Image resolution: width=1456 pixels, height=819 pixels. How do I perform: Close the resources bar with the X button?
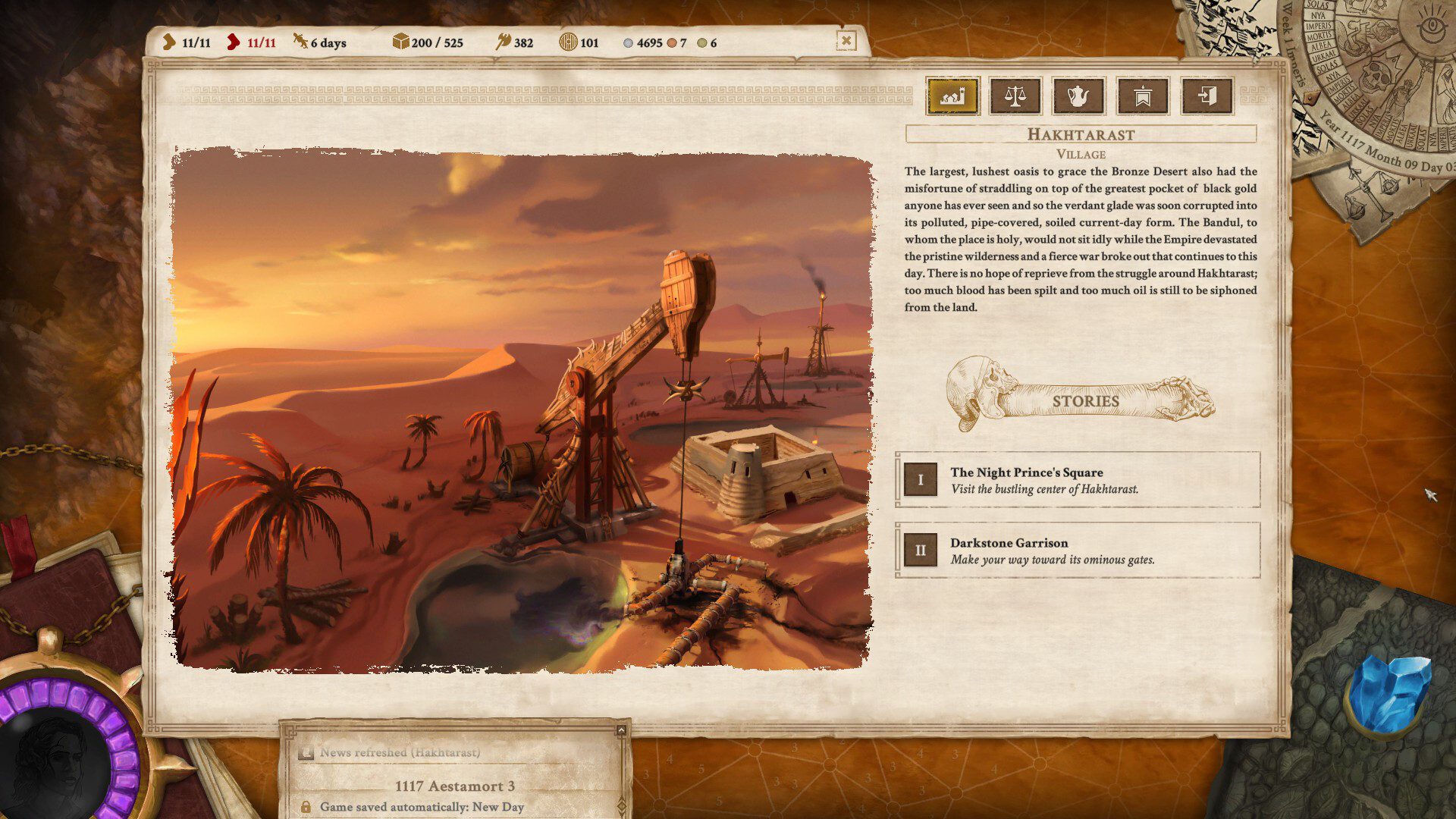846,41
